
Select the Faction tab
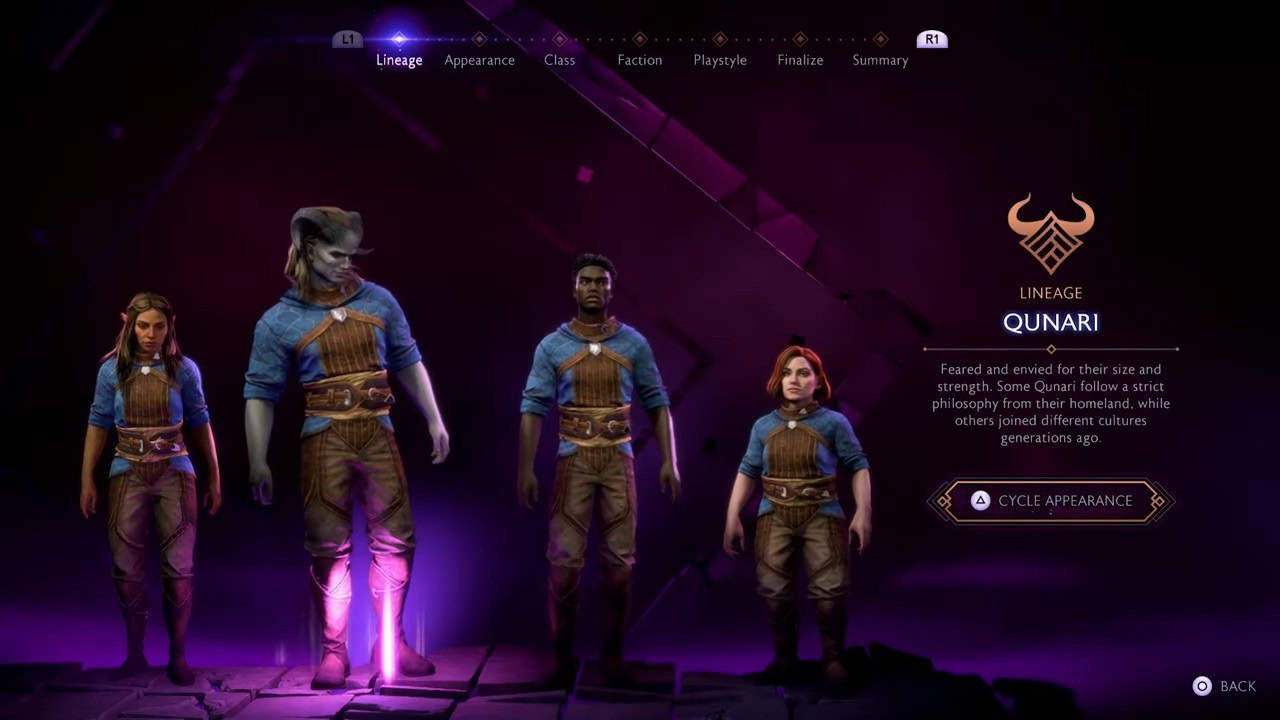click(639, 60)
